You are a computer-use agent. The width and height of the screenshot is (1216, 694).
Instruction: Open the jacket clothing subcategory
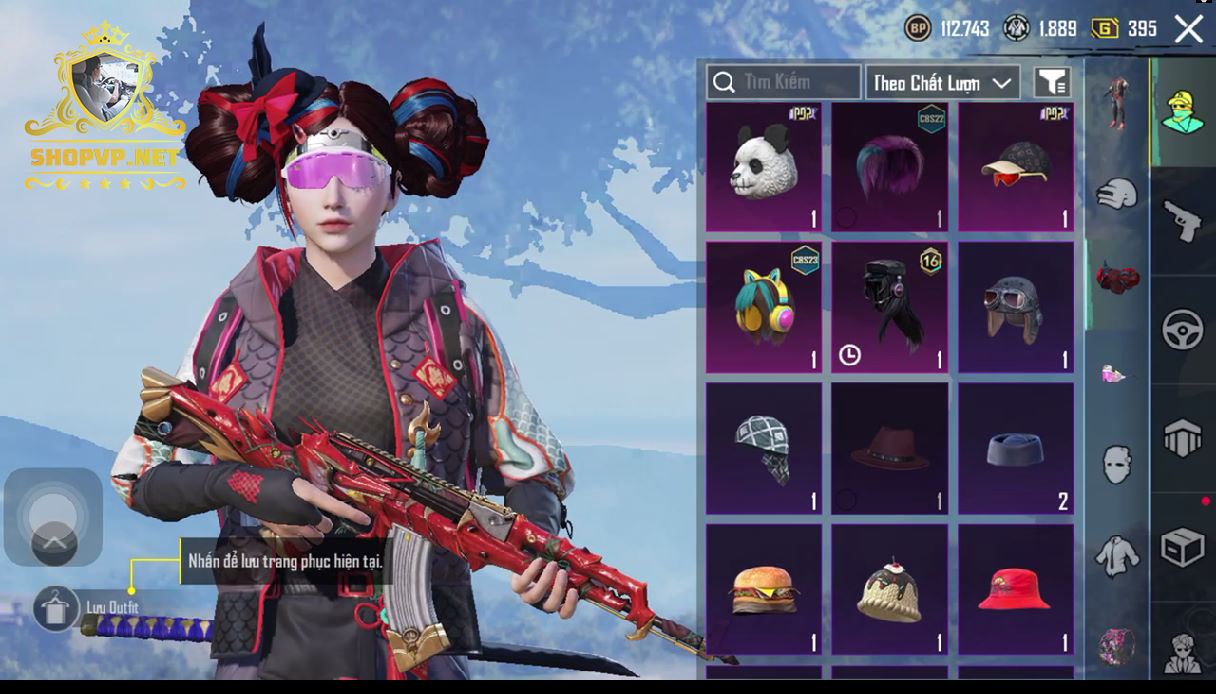point(1117,555)
